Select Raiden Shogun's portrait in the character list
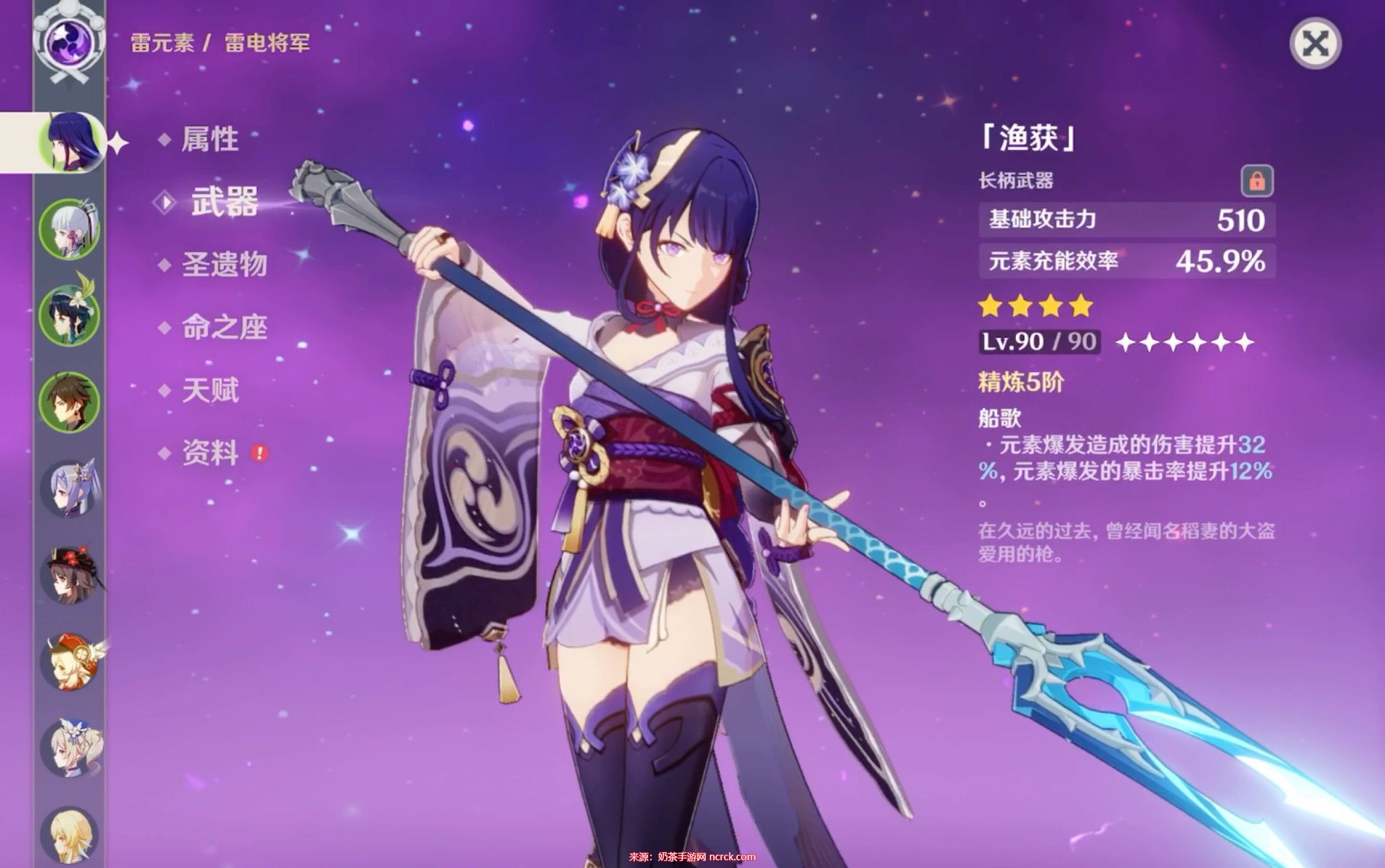1385x868 pixels. pos(69,142)
